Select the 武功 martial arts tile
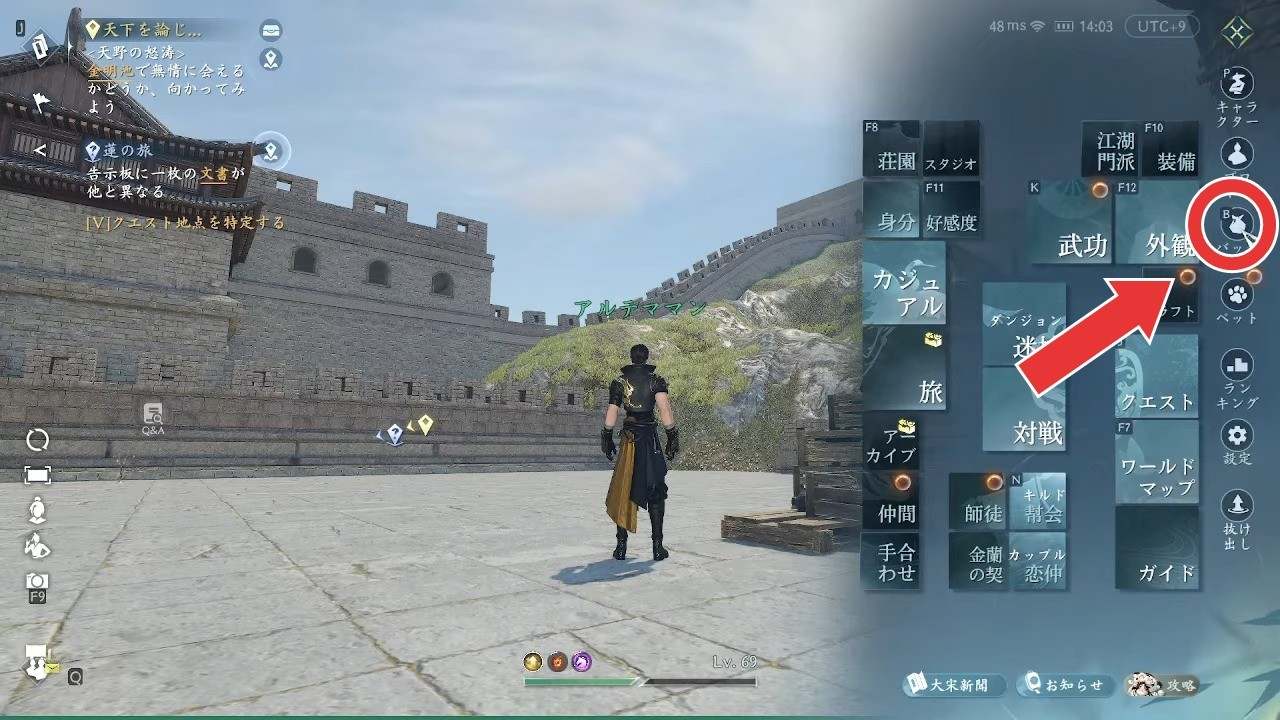The height and width of the screenshot is (720, 1280). coord(1070,222)
